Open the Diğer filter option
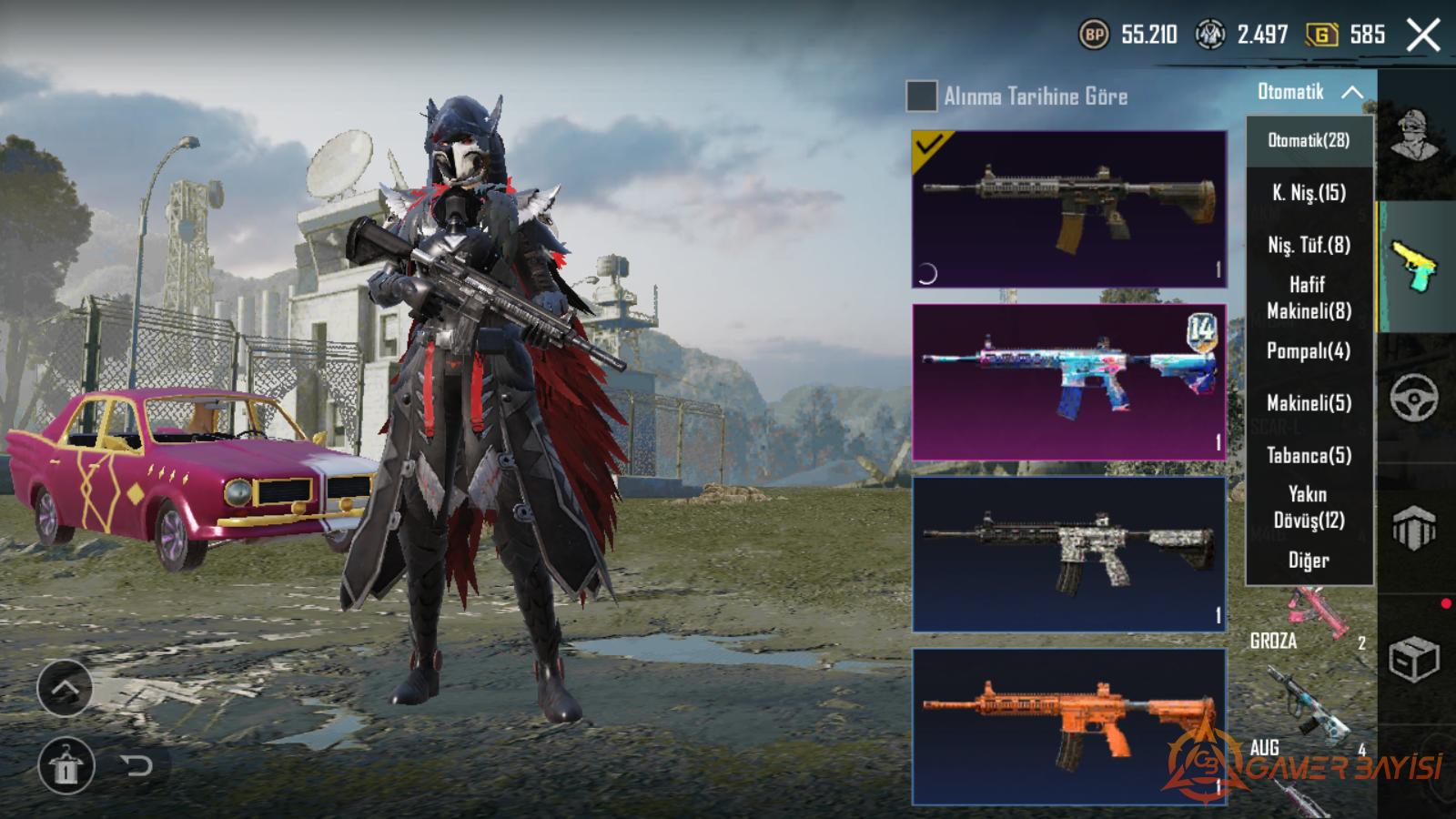This screenshot has height=819, width=1456. coord(1309,560)
